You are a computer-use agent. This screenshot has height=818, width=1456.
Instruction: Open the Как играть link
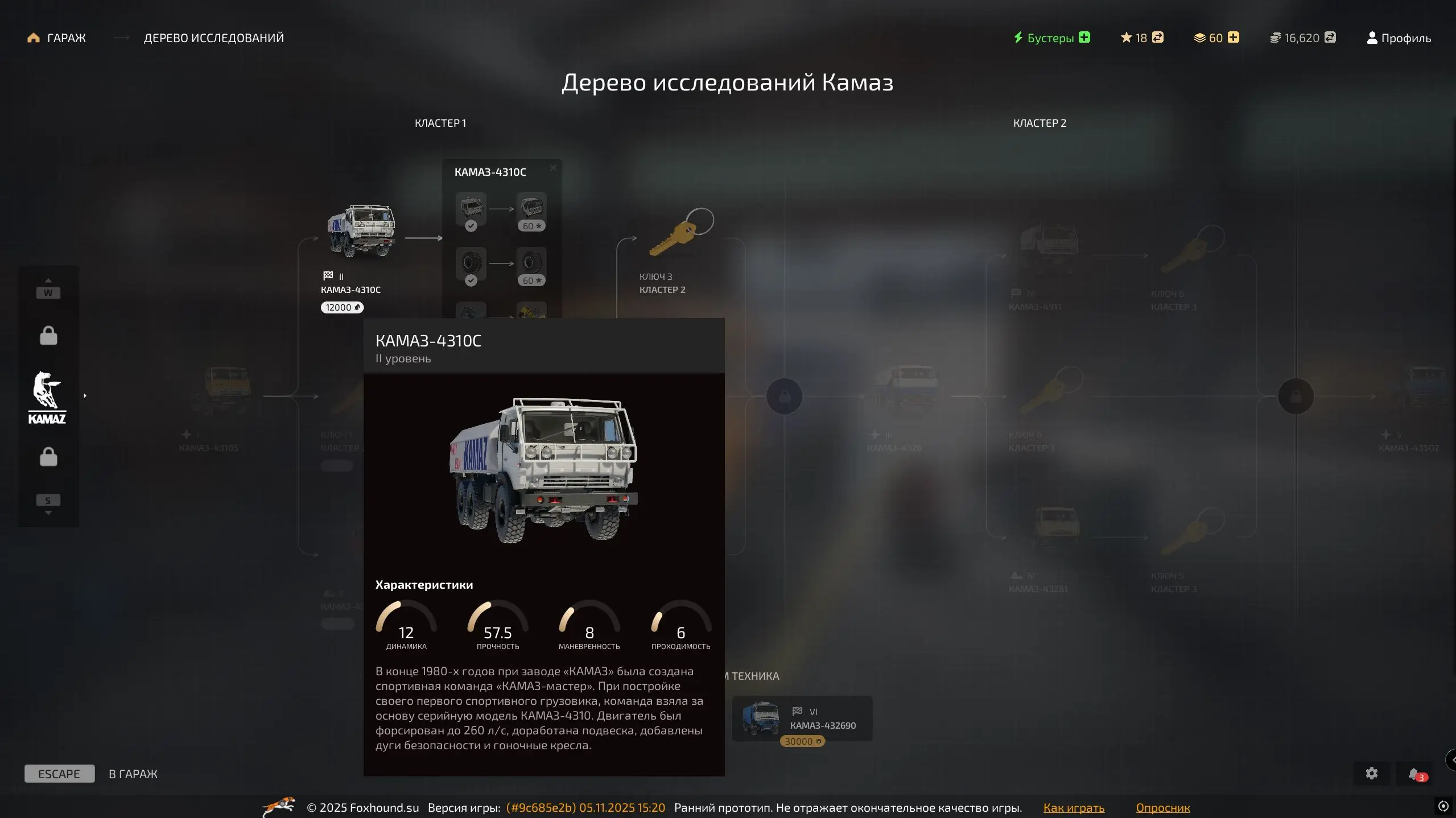[x=1073, y=807]
